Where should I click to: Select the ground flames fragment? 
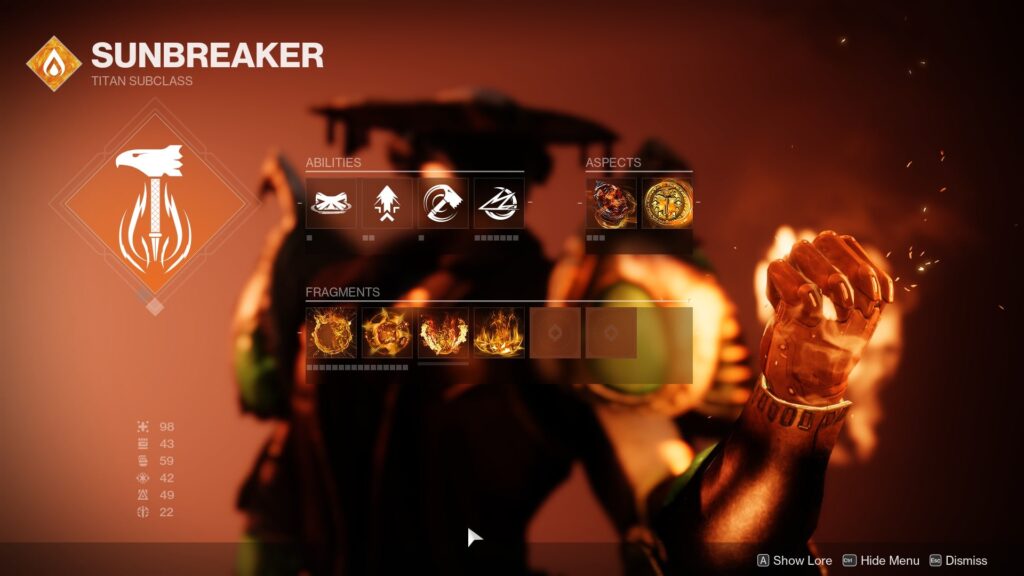coord(499,333)
